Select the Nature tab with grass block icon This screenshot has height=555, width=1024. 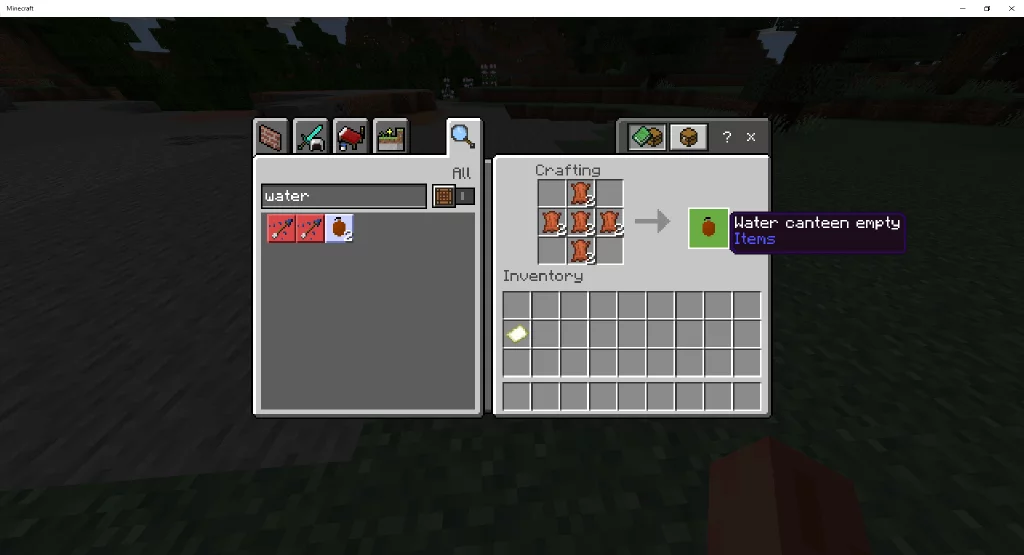pyautogui.click(x=390, y=136)
